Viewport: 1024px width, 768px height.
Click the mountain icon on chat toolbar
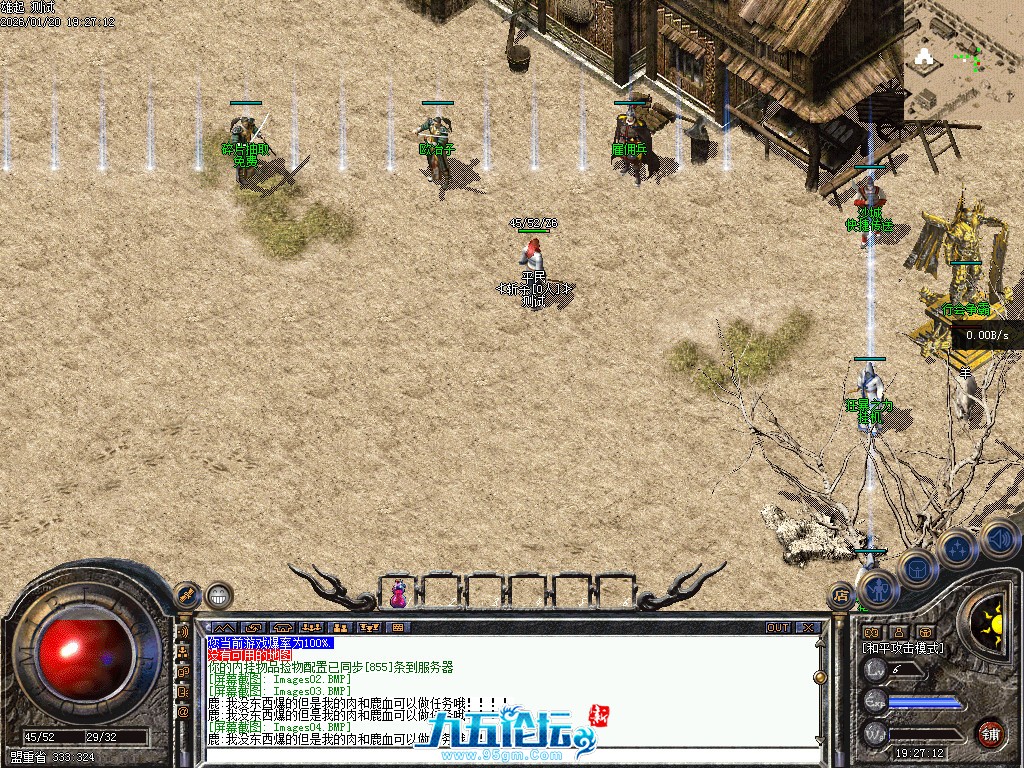click(x=221, y=628)
